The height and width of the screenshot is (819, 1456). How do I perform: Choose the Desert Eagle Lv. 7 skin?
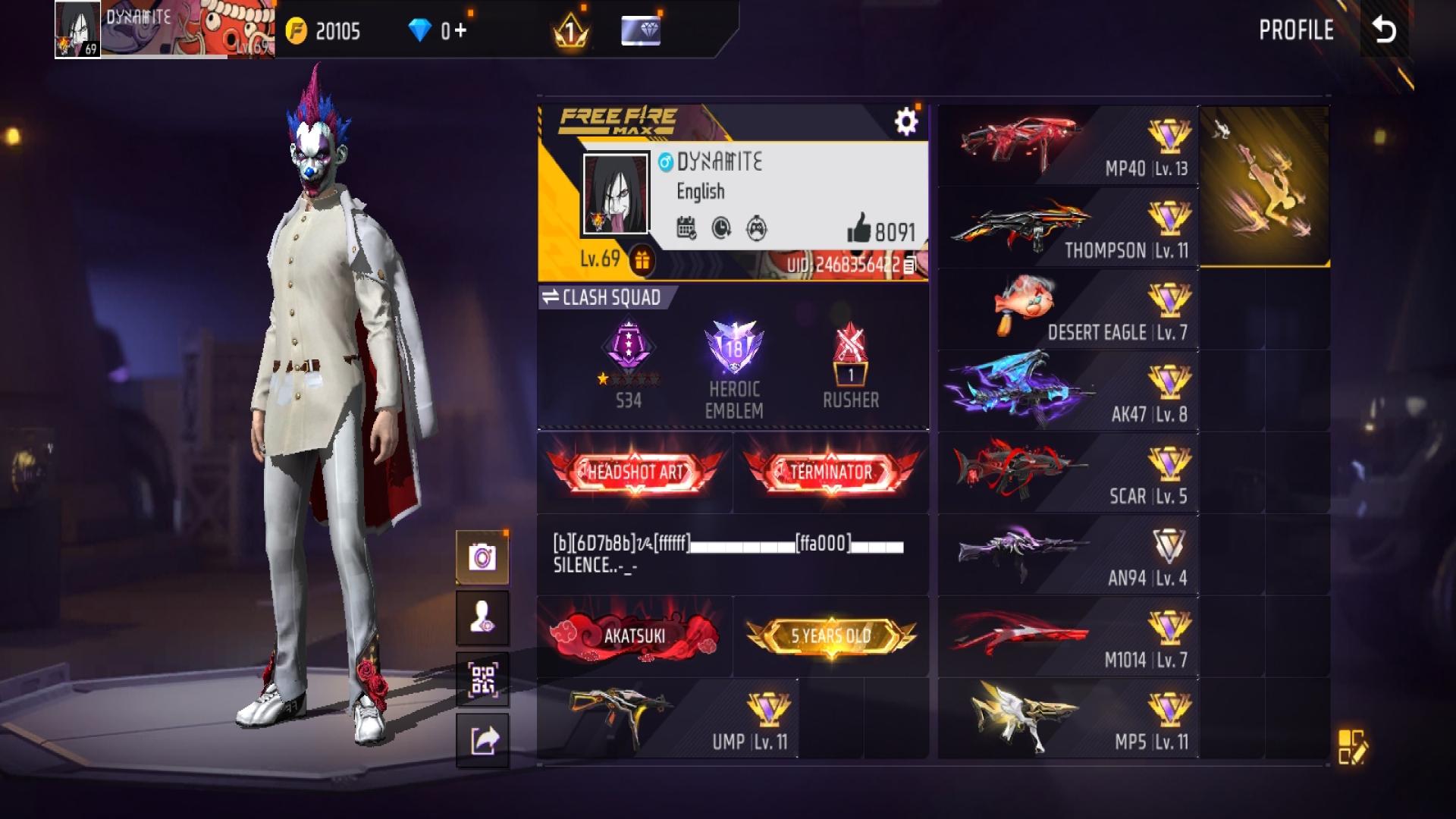tap(1068, 310)
